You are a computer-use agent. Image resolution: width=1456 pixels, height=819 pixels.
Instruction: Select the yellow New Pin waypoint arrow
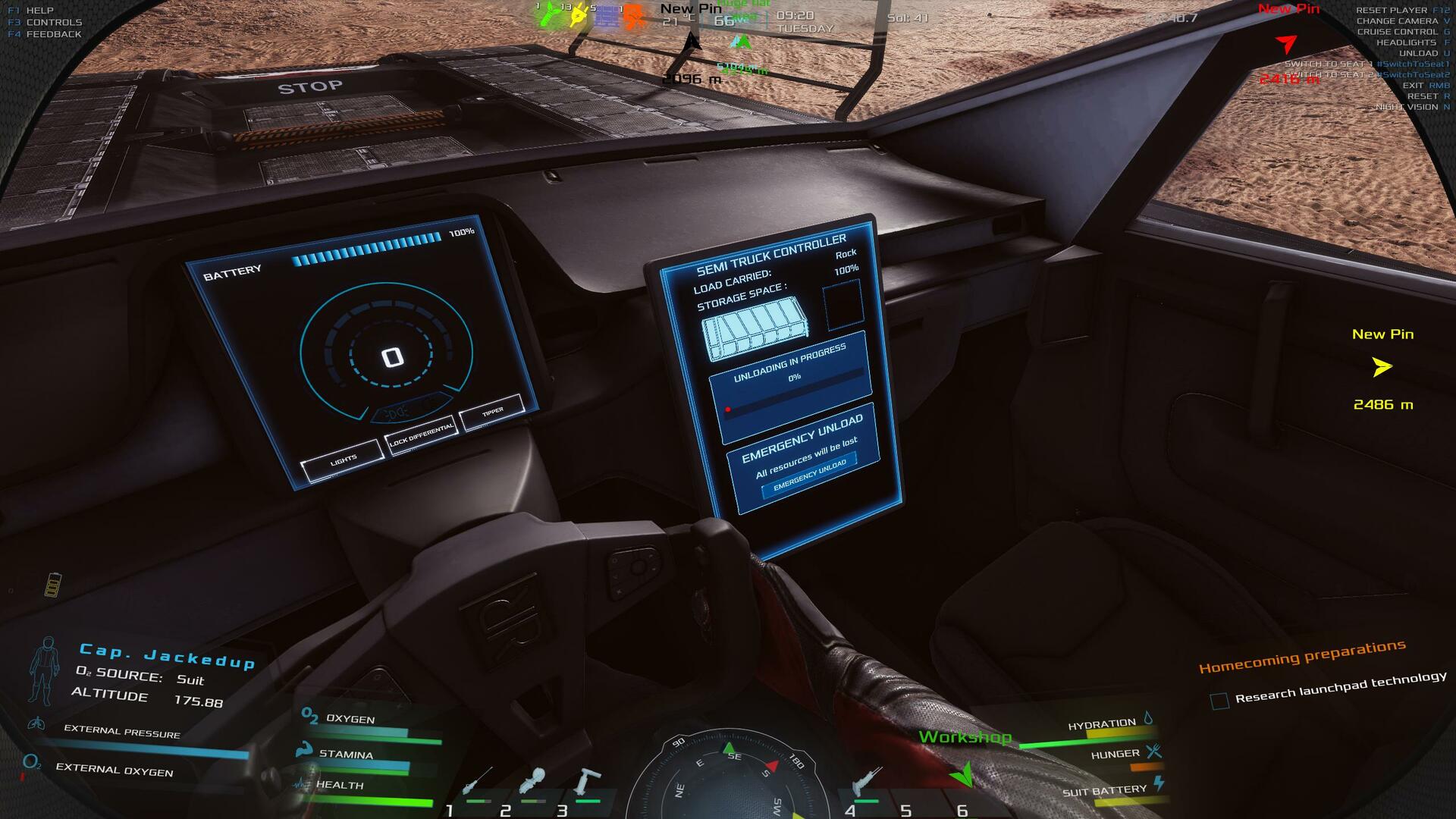click(x=1382, y=367)
